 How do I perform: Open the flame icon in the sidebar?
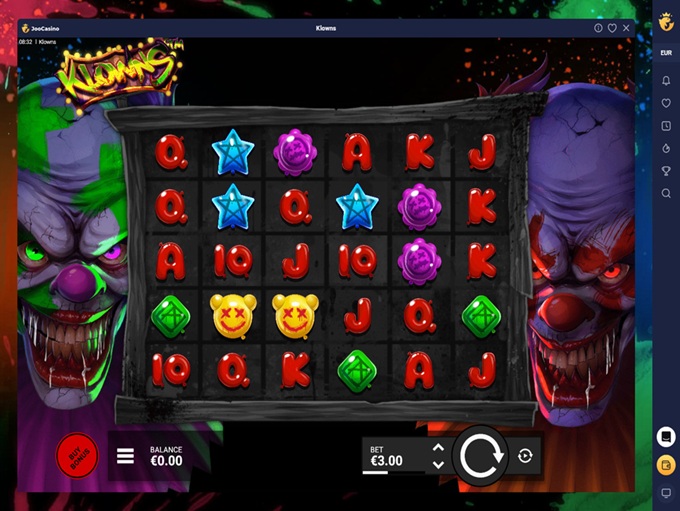pos(666,148)
